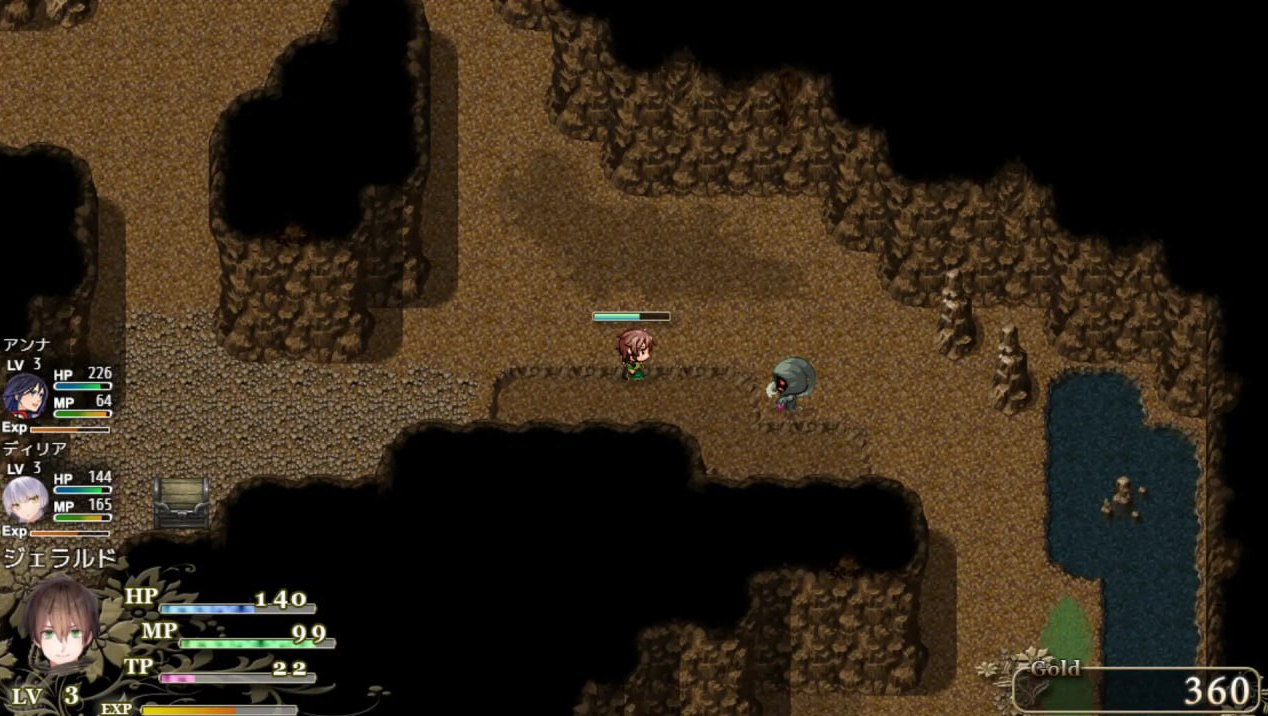
Task: Select Delia's silver-haired portrait
Action: point(25,499)
